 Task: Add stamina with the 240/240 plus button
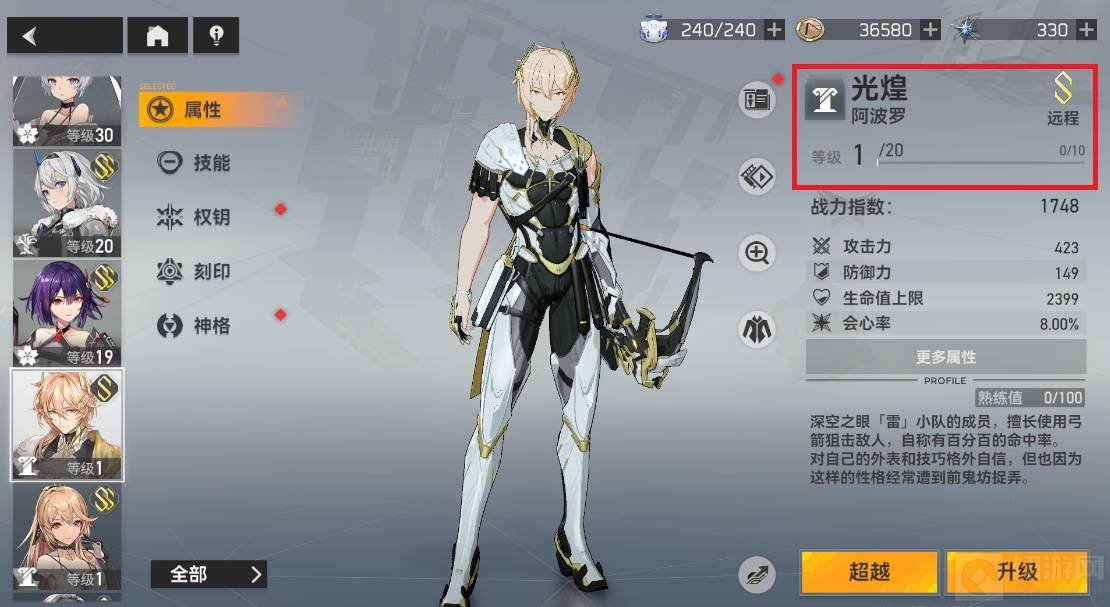tap(774, 30)
